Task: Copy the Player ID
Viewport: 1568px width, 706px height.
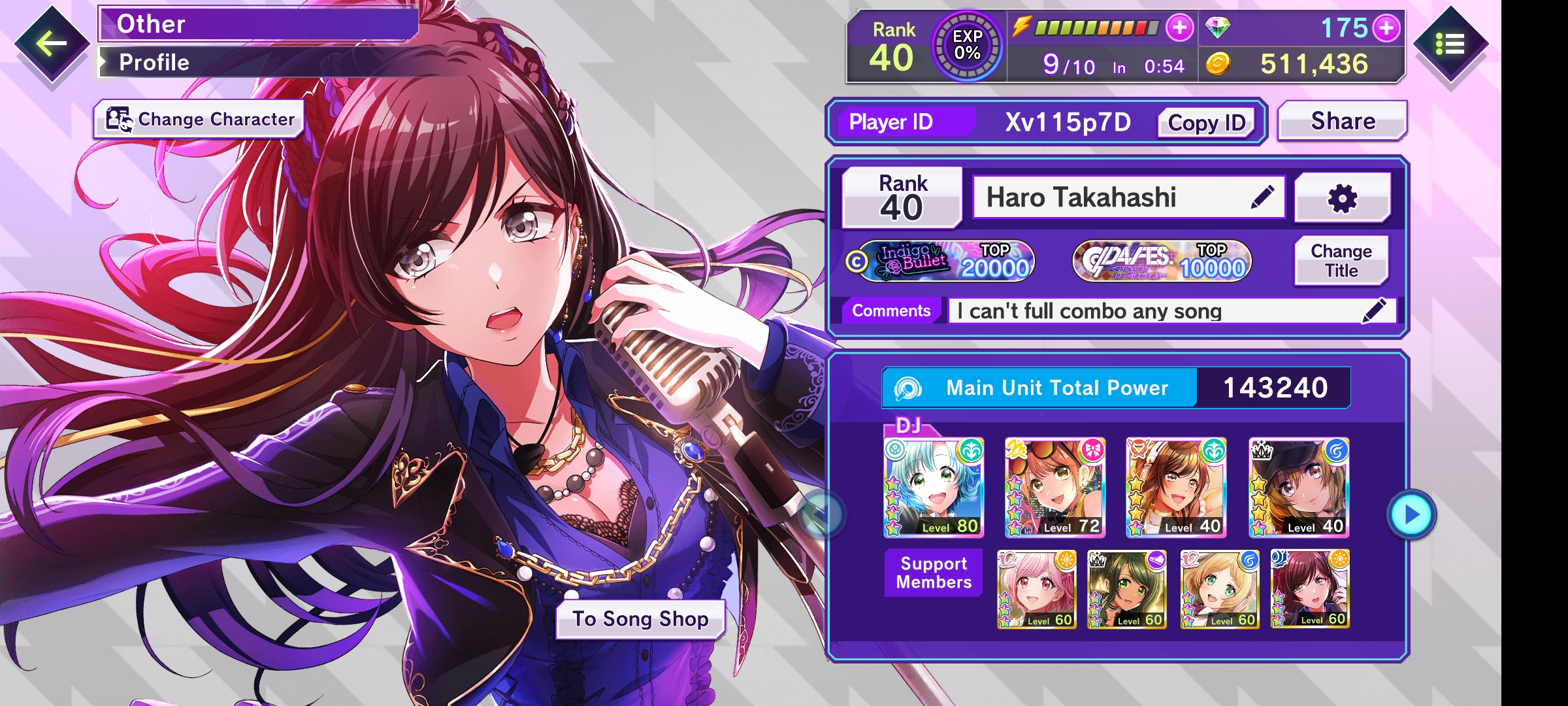Action: [1206, 123]
